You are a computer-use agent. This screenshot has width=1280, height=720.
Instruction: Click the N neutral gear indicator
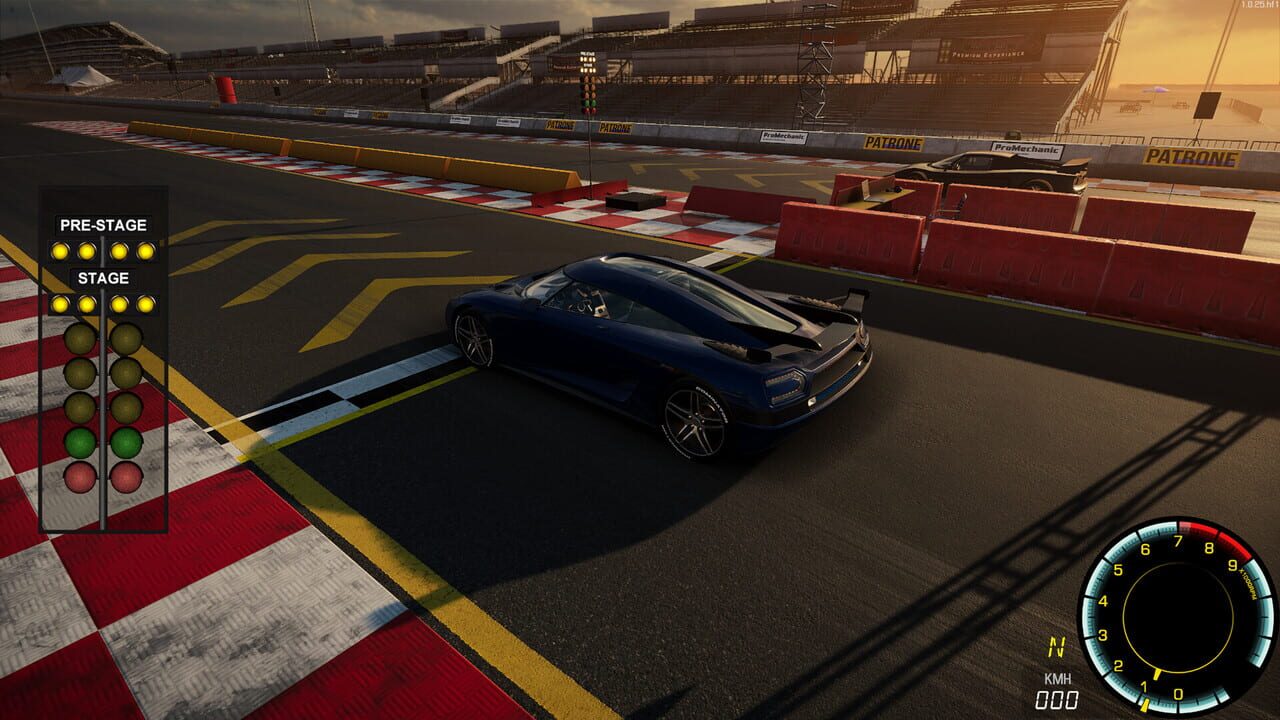(1059, 647)
